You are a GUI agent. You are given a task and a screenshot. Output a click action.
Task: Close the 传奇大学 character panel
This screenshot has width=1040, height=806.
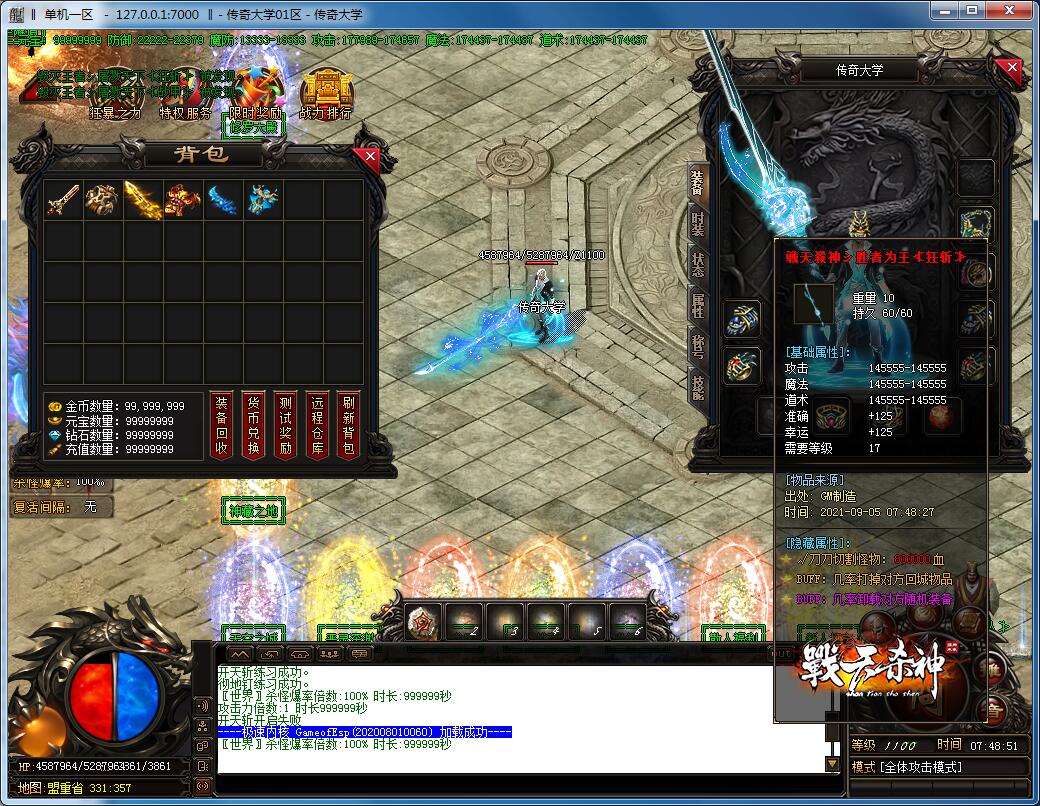1013,69
